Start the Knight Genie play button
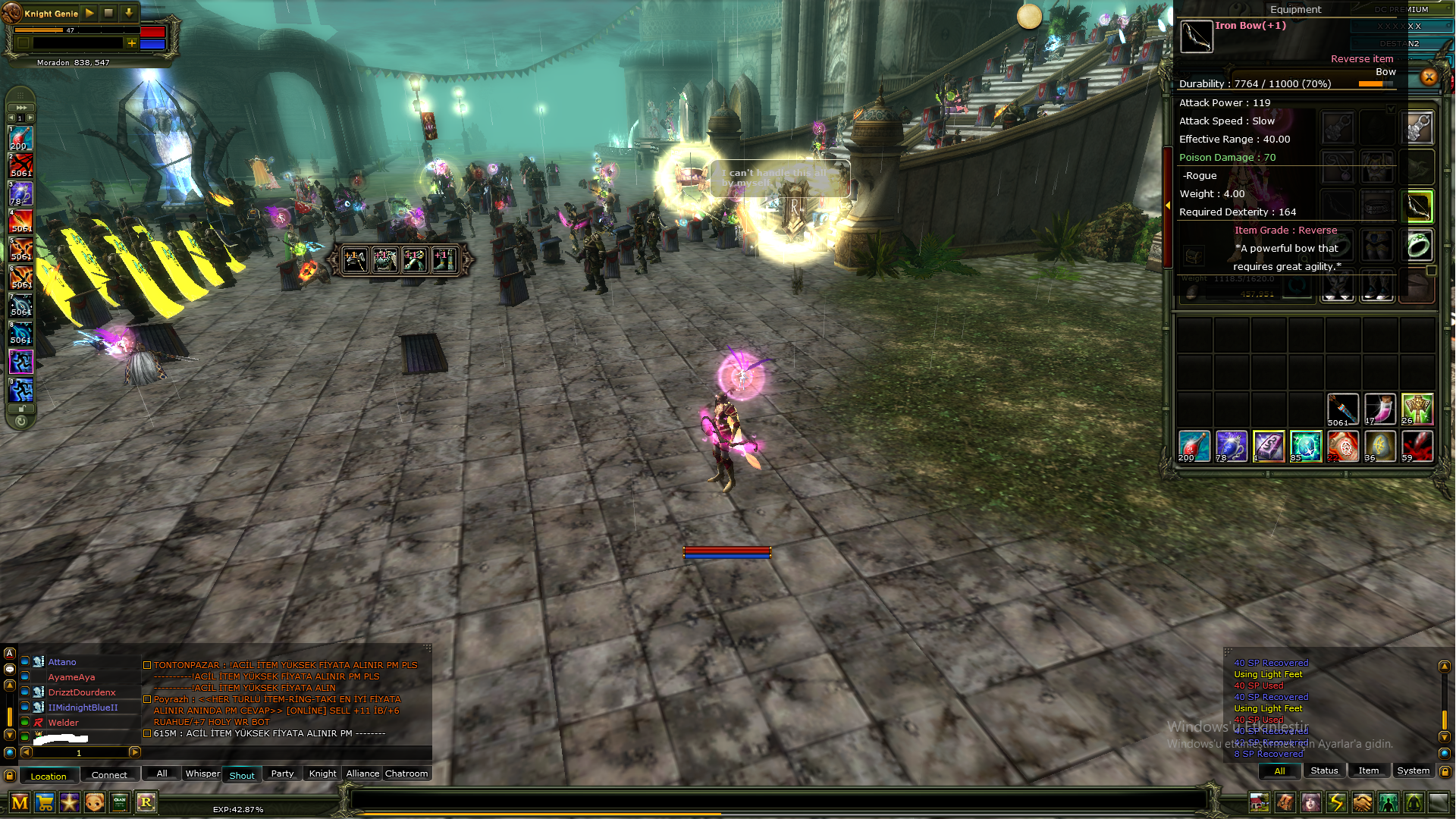 pyautogui.click(x=89, y=13)
